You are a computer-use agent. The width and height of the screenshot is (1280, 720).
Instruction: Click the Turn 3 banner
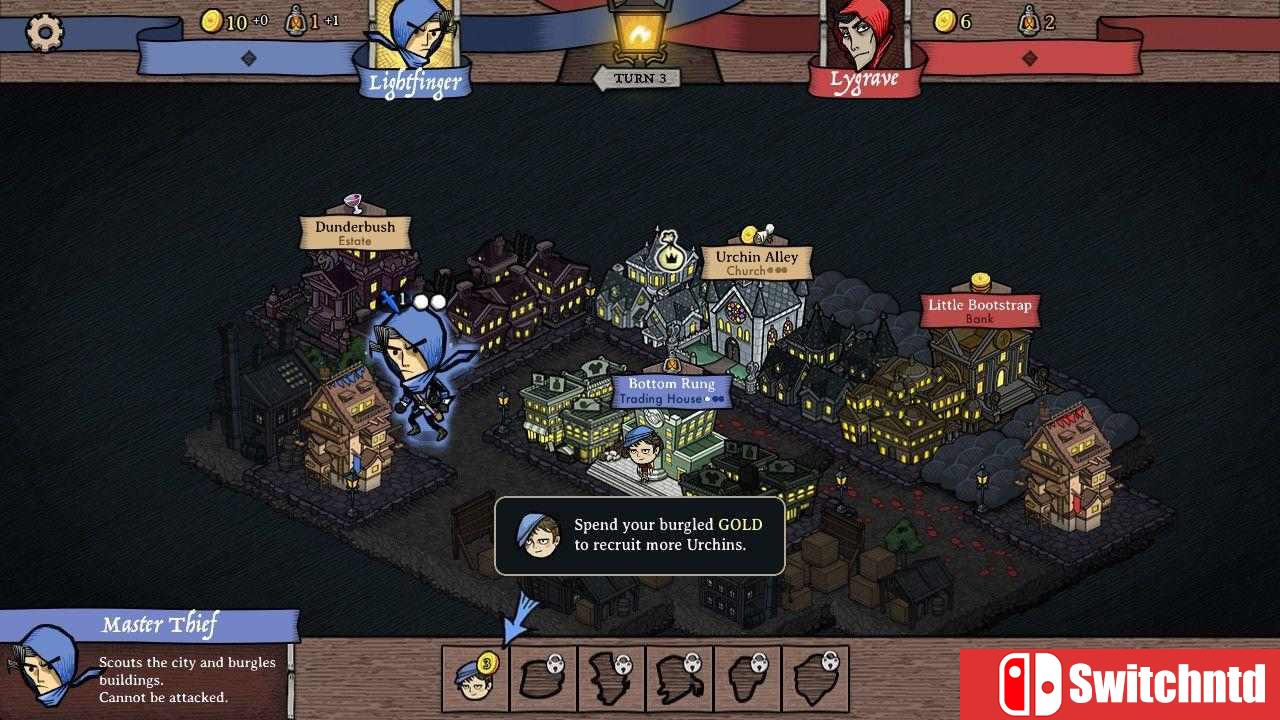638,78
